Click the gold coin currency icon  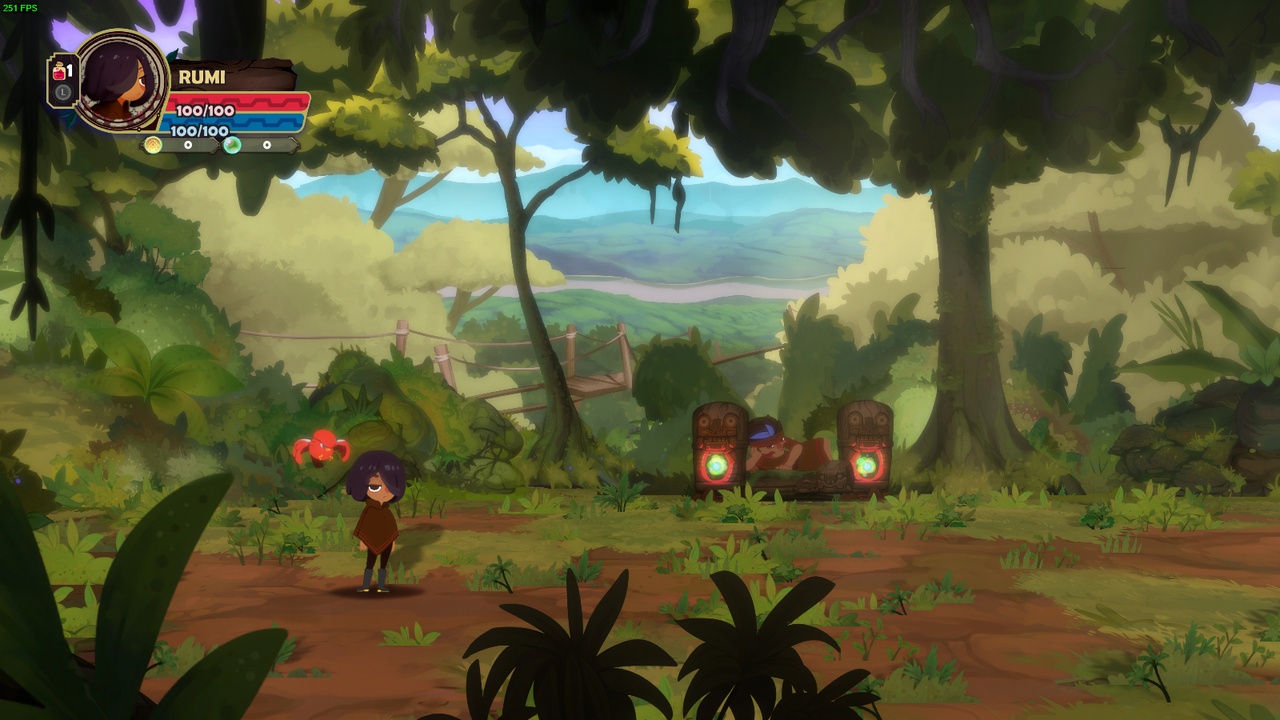[153, 145]
